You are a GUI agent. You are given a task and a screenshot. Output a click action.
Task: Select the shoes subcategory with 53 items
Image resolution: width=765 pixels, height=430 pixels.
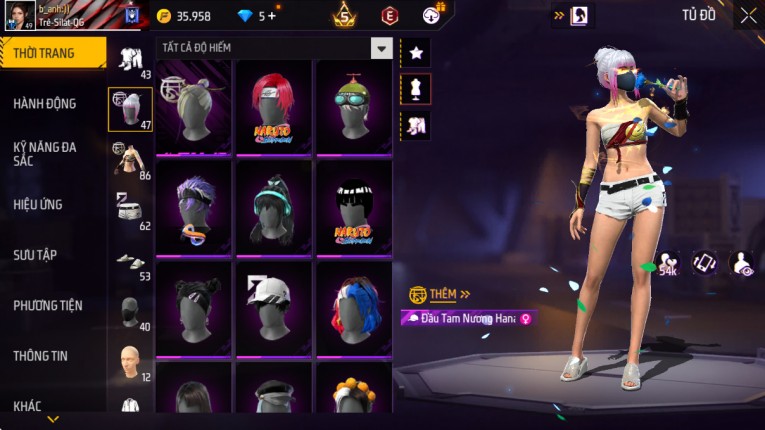130,261
